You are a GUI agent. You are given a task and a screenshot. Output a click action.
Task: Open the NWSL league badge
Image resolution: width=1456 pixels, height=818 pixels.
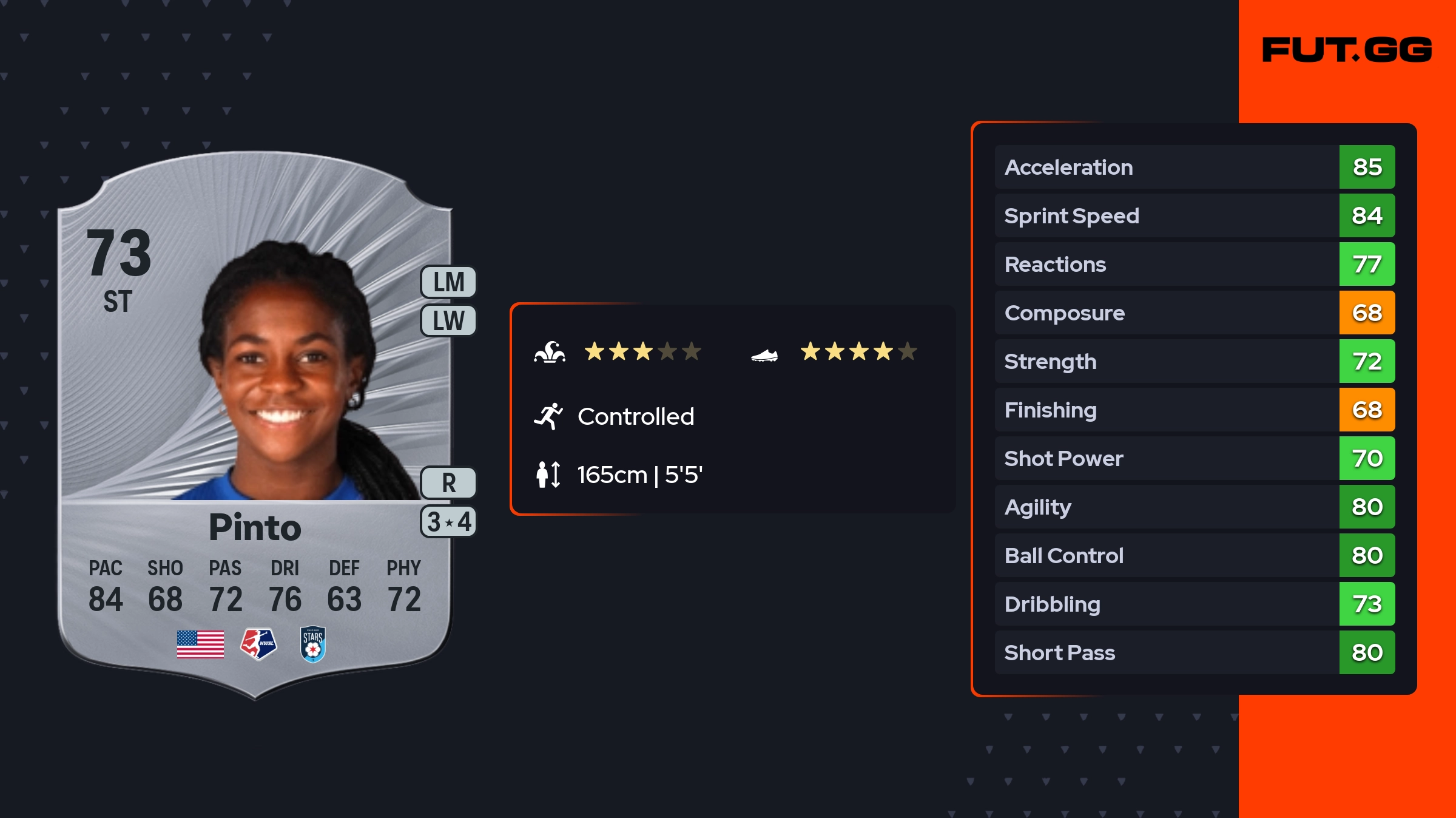point(258,644)
